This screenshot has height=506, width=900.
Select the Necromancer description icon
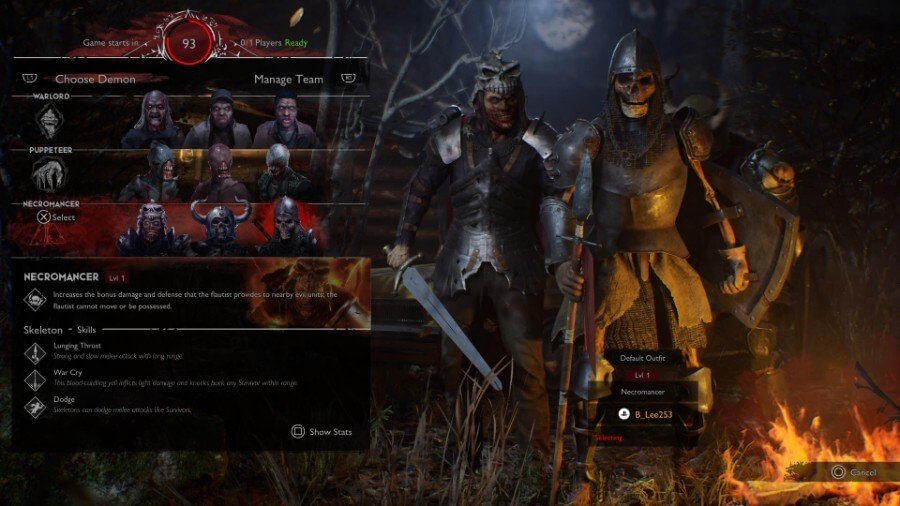click(35, 298)
